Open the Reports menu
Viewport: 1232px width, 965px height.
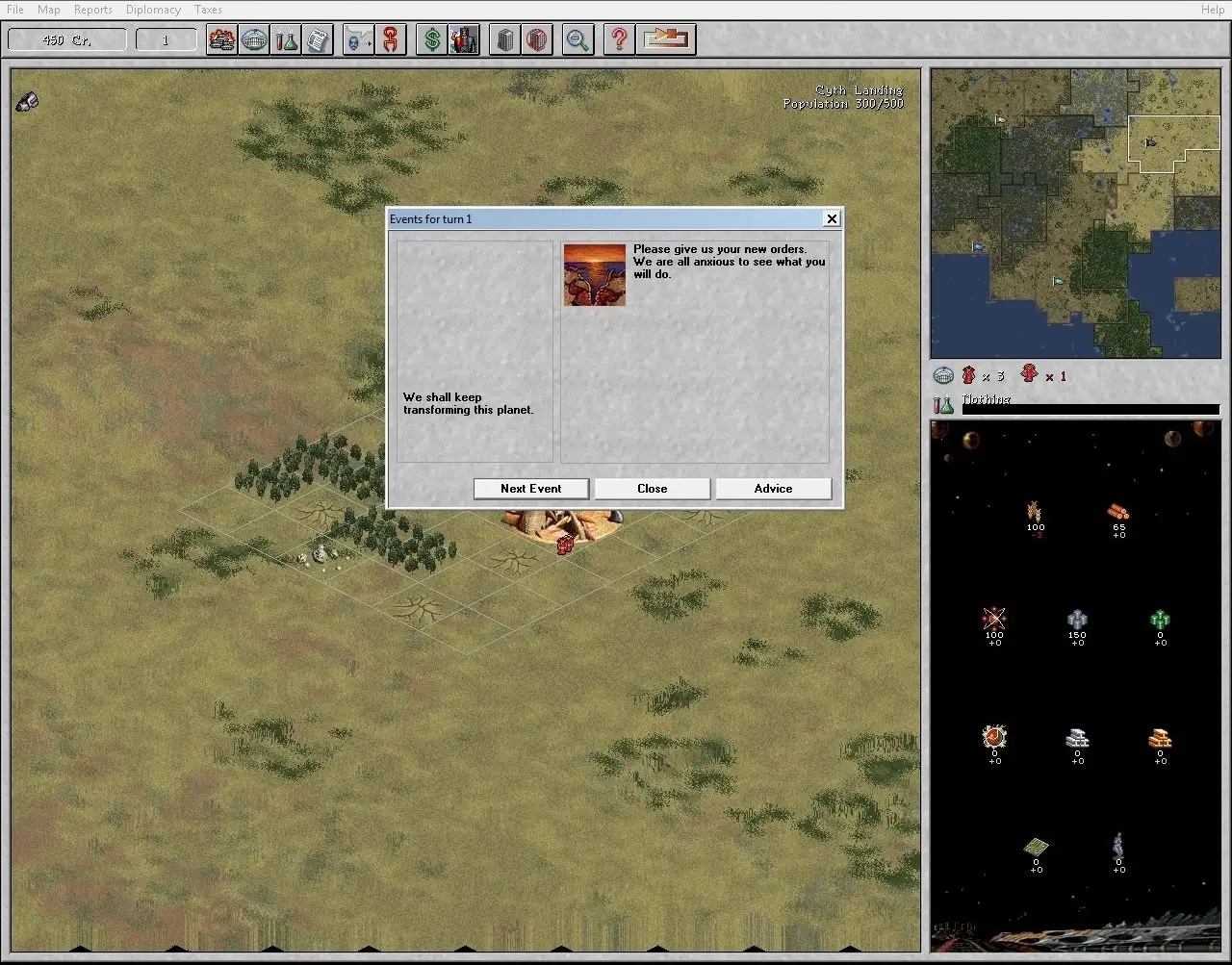pyautogui.click(x=93, y=10)
